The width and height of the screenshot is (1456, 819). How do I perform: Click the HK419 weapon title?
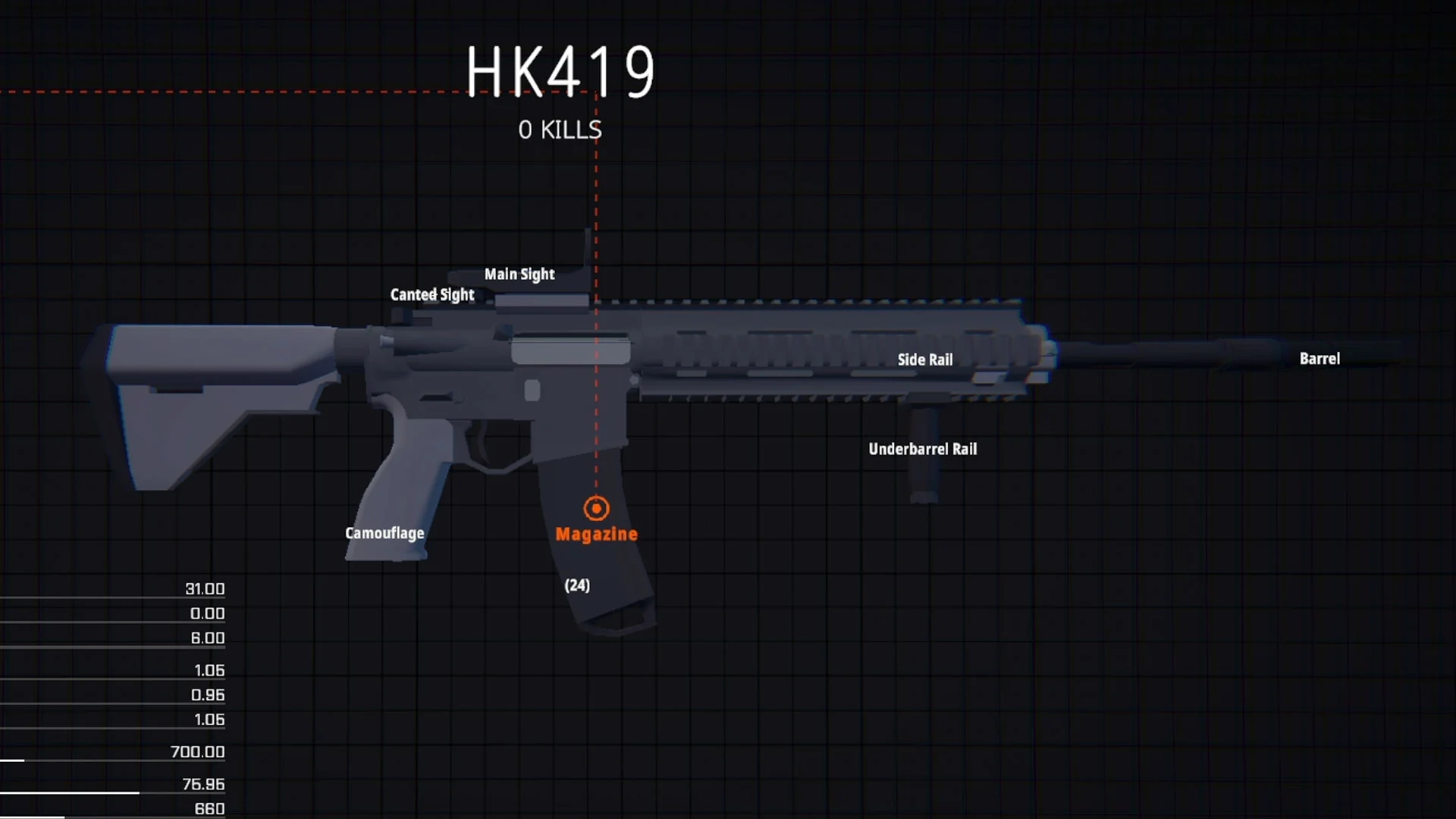point(561,72)
